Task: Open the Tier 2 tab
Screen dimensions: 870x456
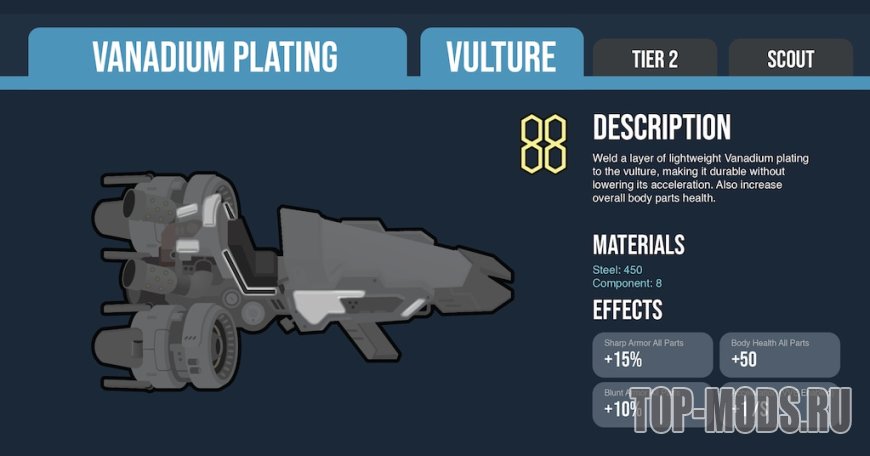Action: pos(654,59)
